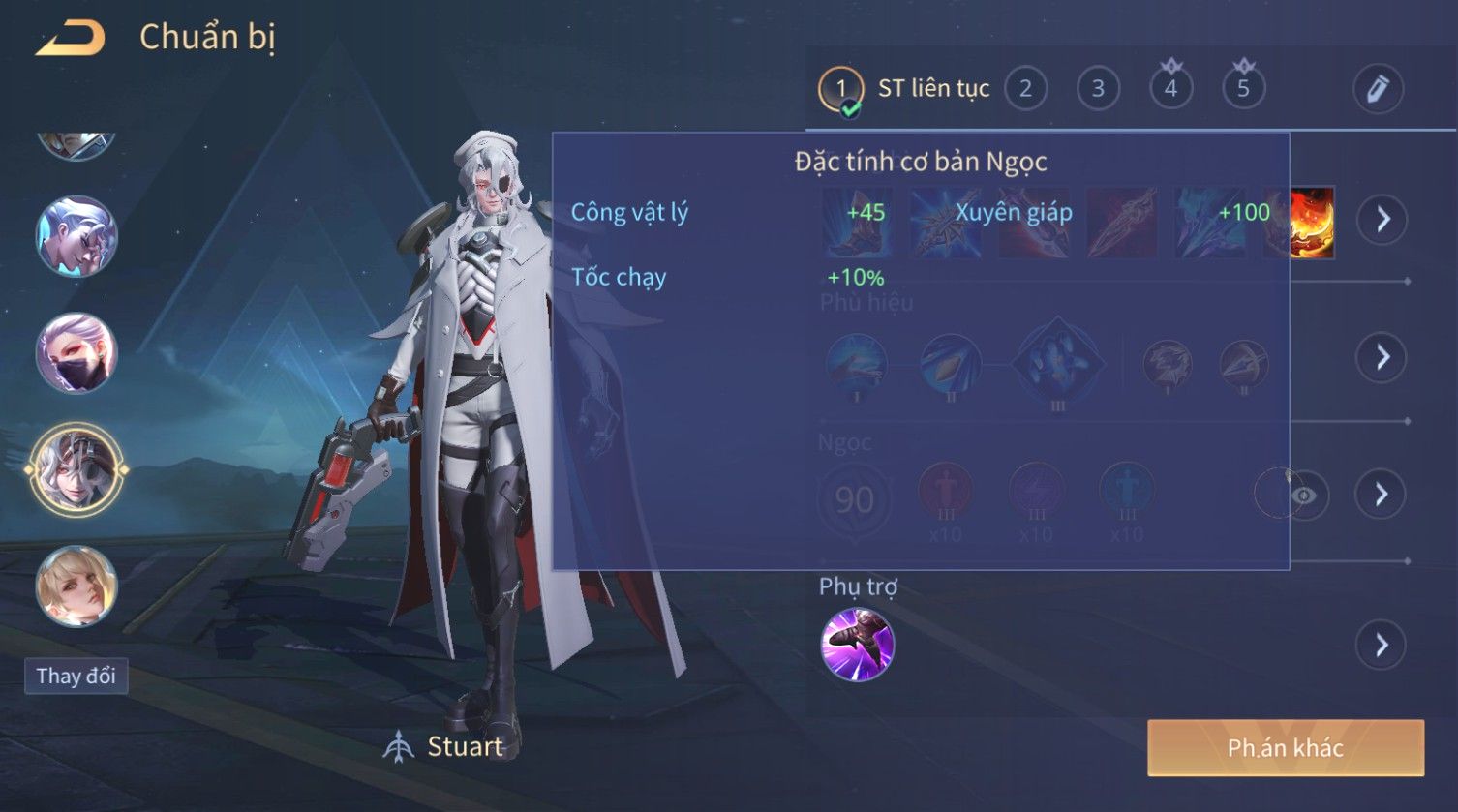Switch to loadout preset 3
Image resolution: width=1458 pixels, height=812 pixels.
[x=1098, y=89]
